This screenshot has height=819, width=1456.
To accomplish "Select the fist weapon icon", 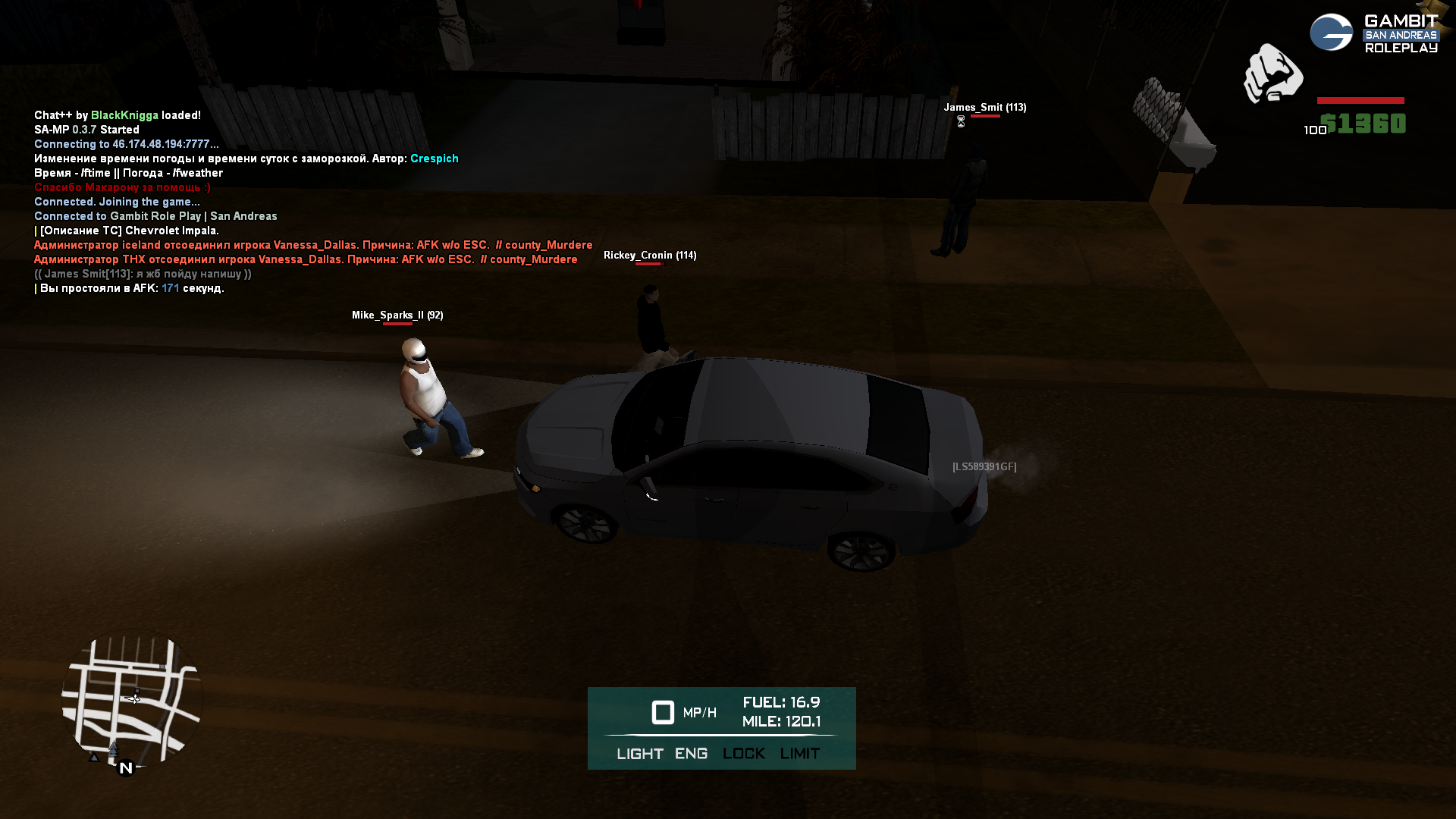I will [1272, 74].
